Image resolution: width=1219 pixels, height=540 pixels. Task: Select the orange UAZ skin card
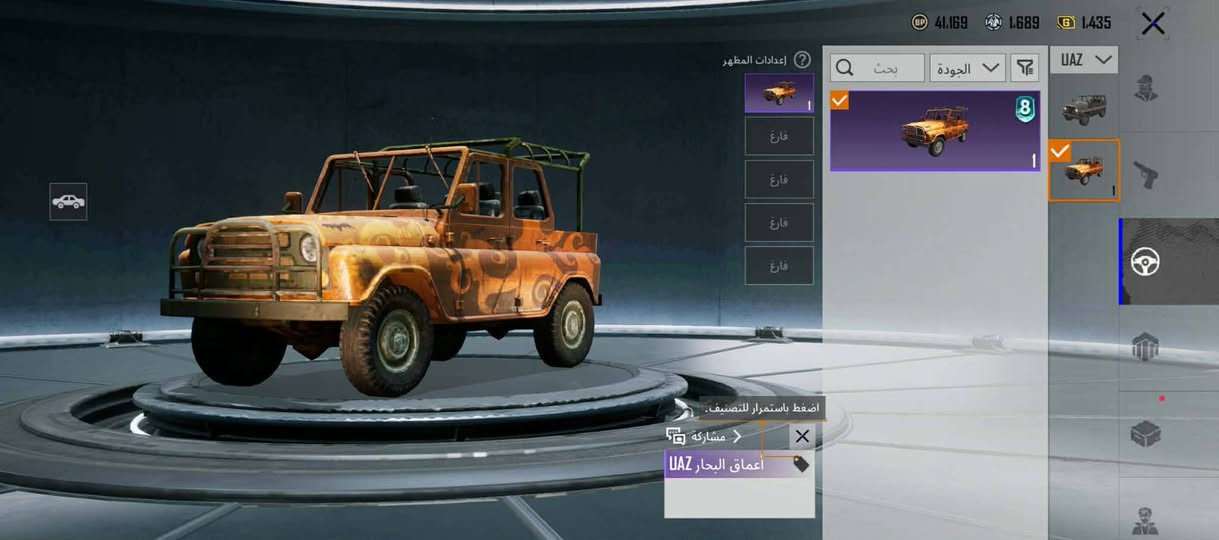[934, 131]
